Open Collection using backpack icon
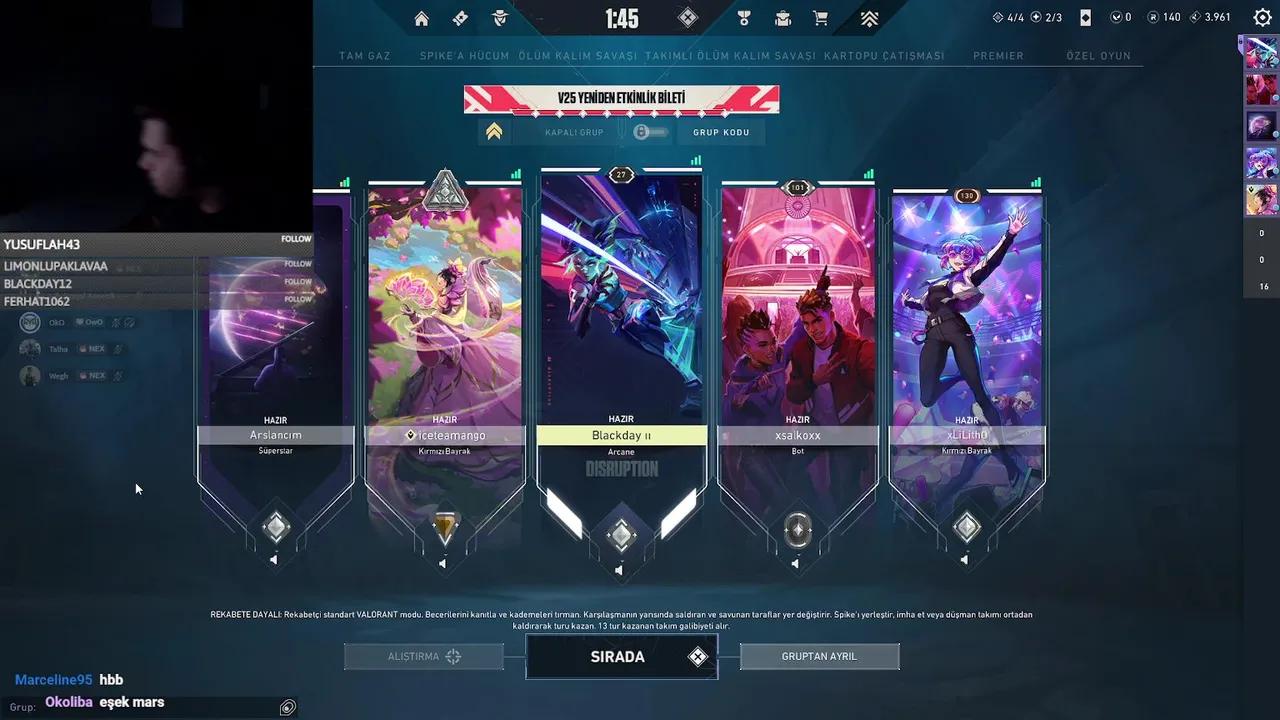 tap(781, 18)
